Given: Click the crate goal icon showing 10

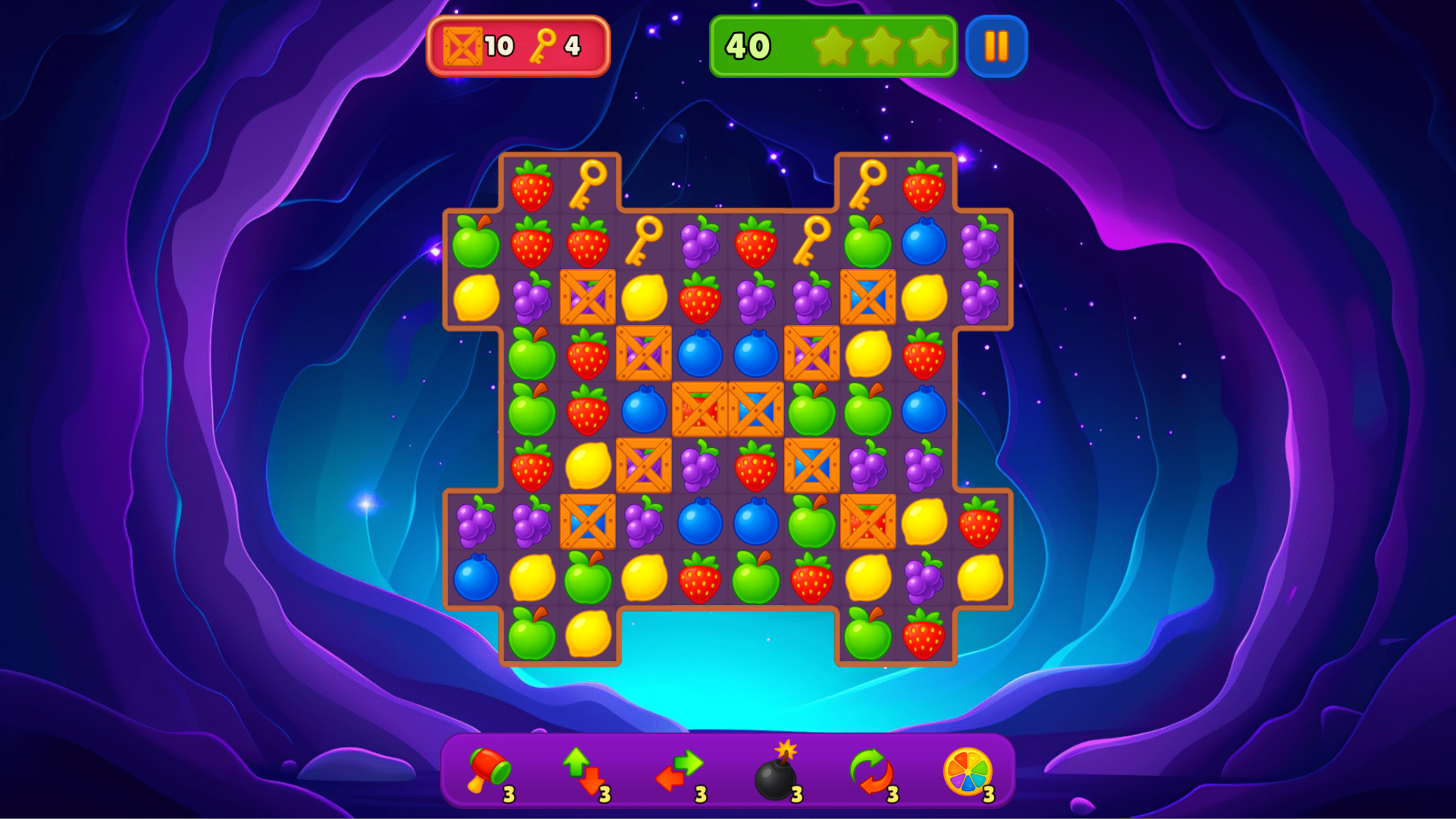Looking at the screenshot, I should [464, 45].
